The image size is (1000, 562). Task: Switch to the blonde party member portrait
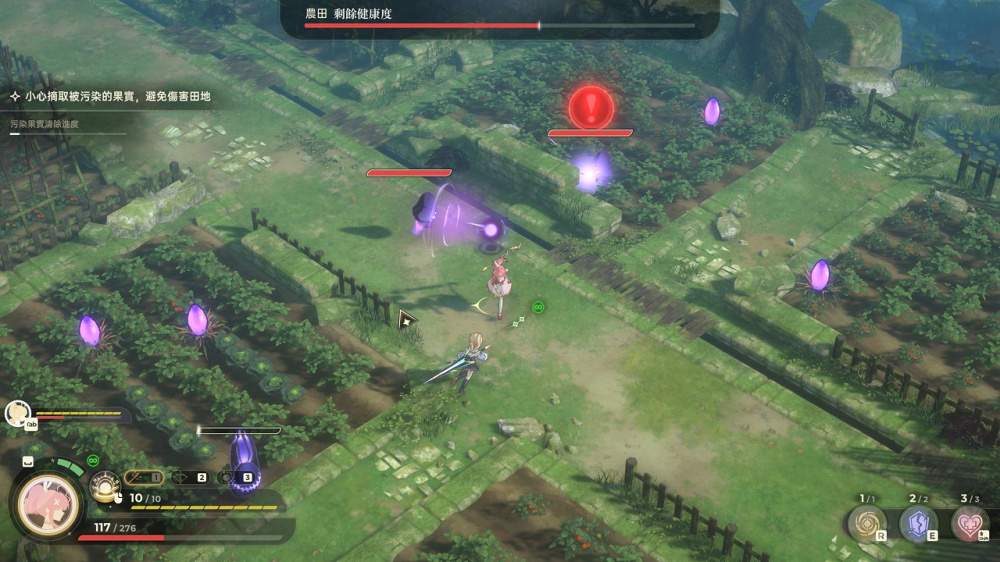17,412
